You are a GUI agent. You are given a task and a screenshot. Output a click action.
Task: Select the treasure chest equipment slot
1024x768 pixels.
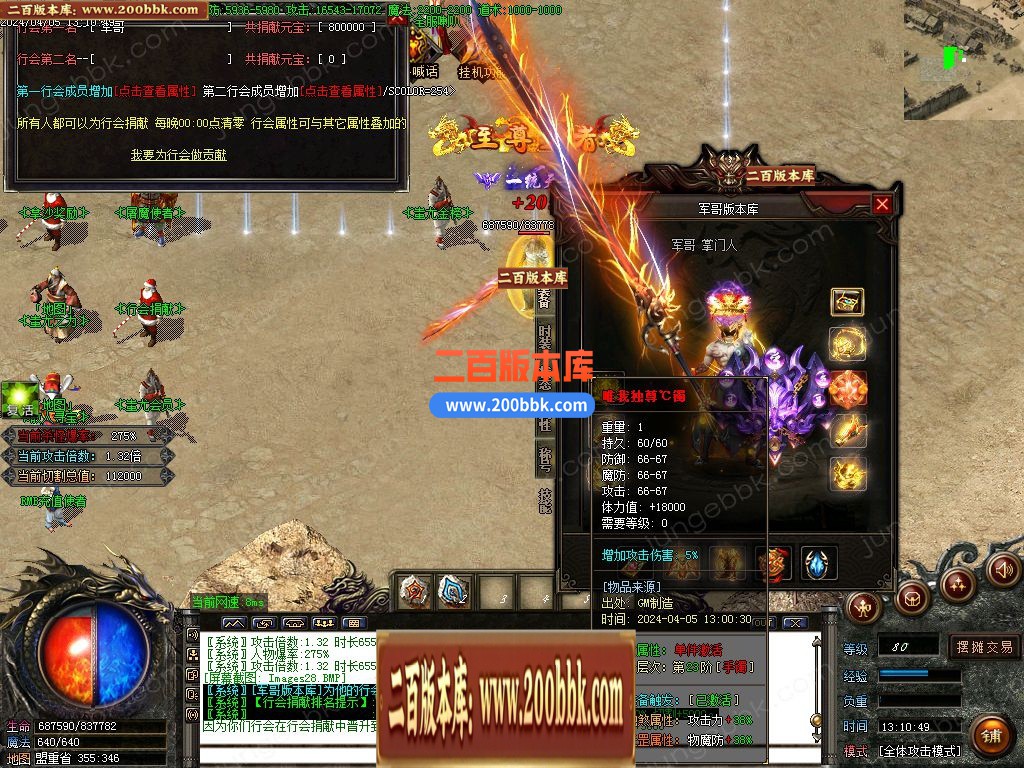847,302
